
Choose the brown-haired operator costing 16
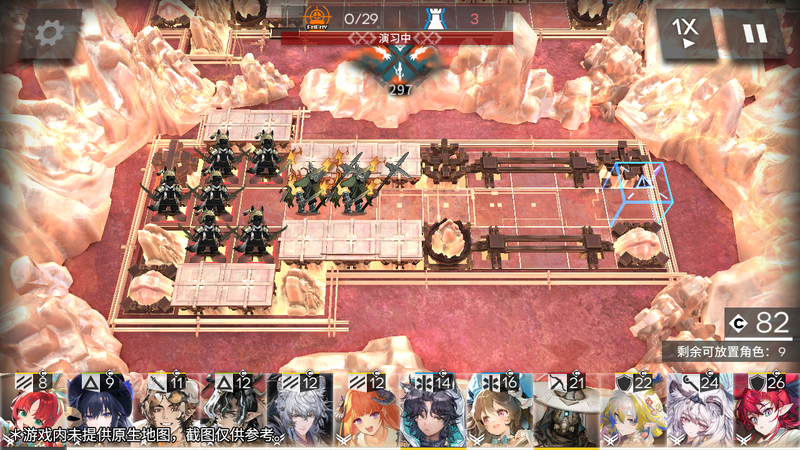click(x=498, y=412)
